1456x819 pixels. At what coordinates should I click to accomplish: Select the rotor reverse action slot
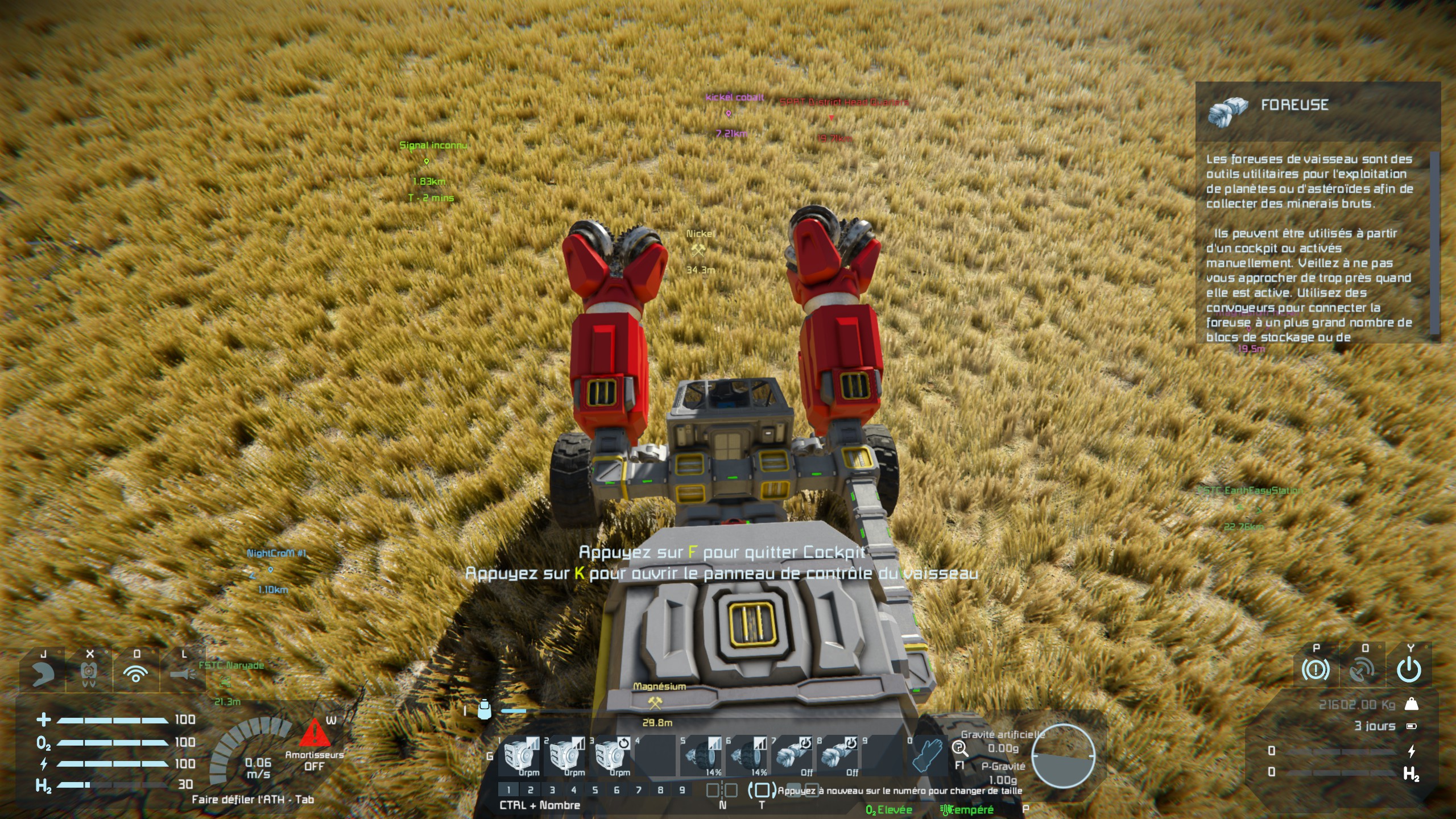point(610,755)
